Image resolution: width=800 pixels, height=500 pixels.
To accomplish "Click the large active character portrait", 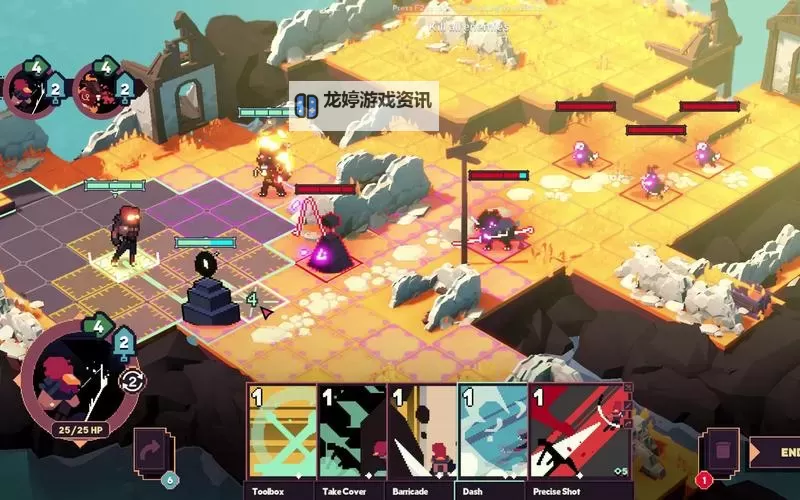I will pos(76,381).
